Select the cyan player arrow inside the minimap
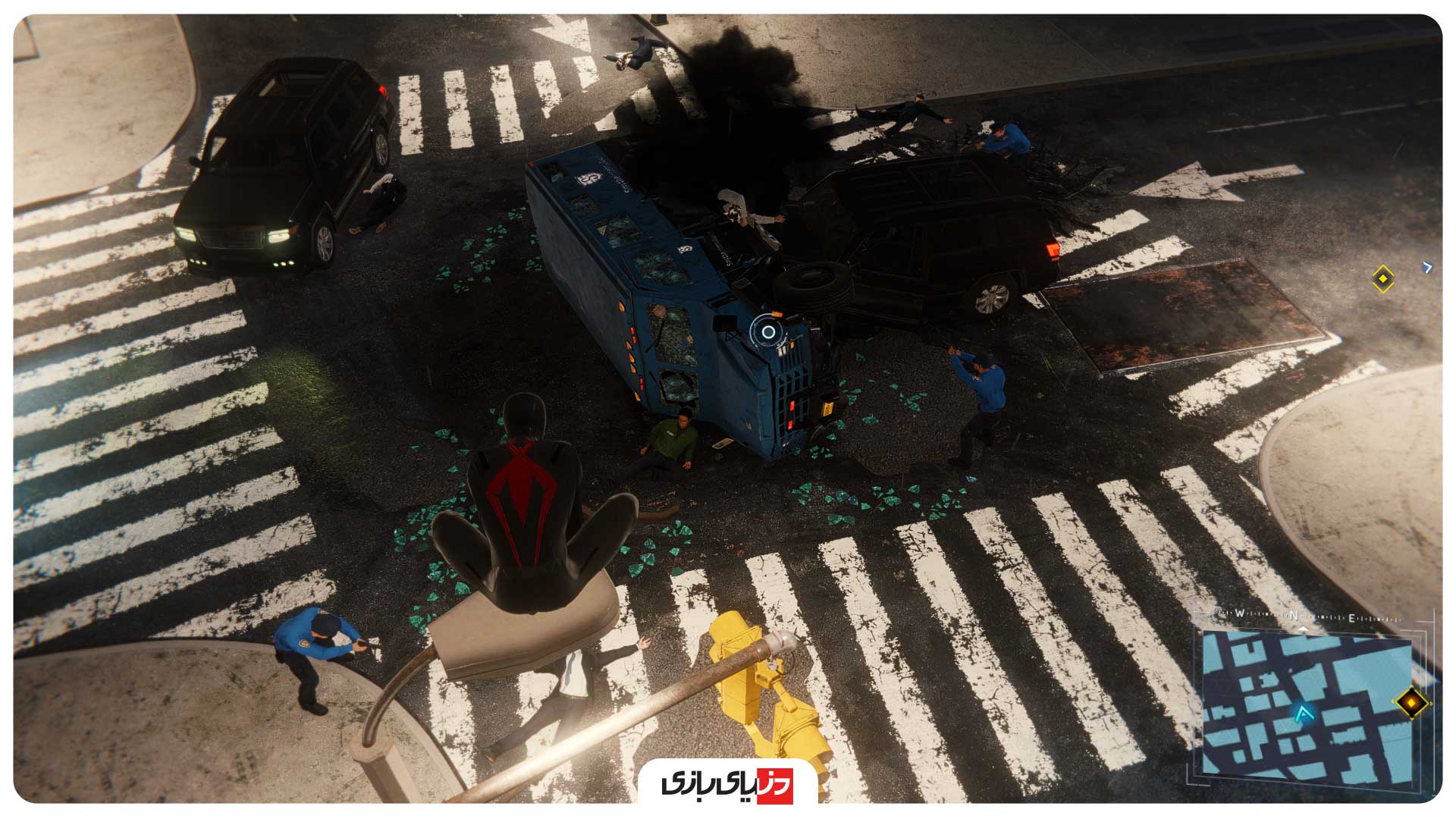This screenshot has width=1456, height=819. [1304, 714]
